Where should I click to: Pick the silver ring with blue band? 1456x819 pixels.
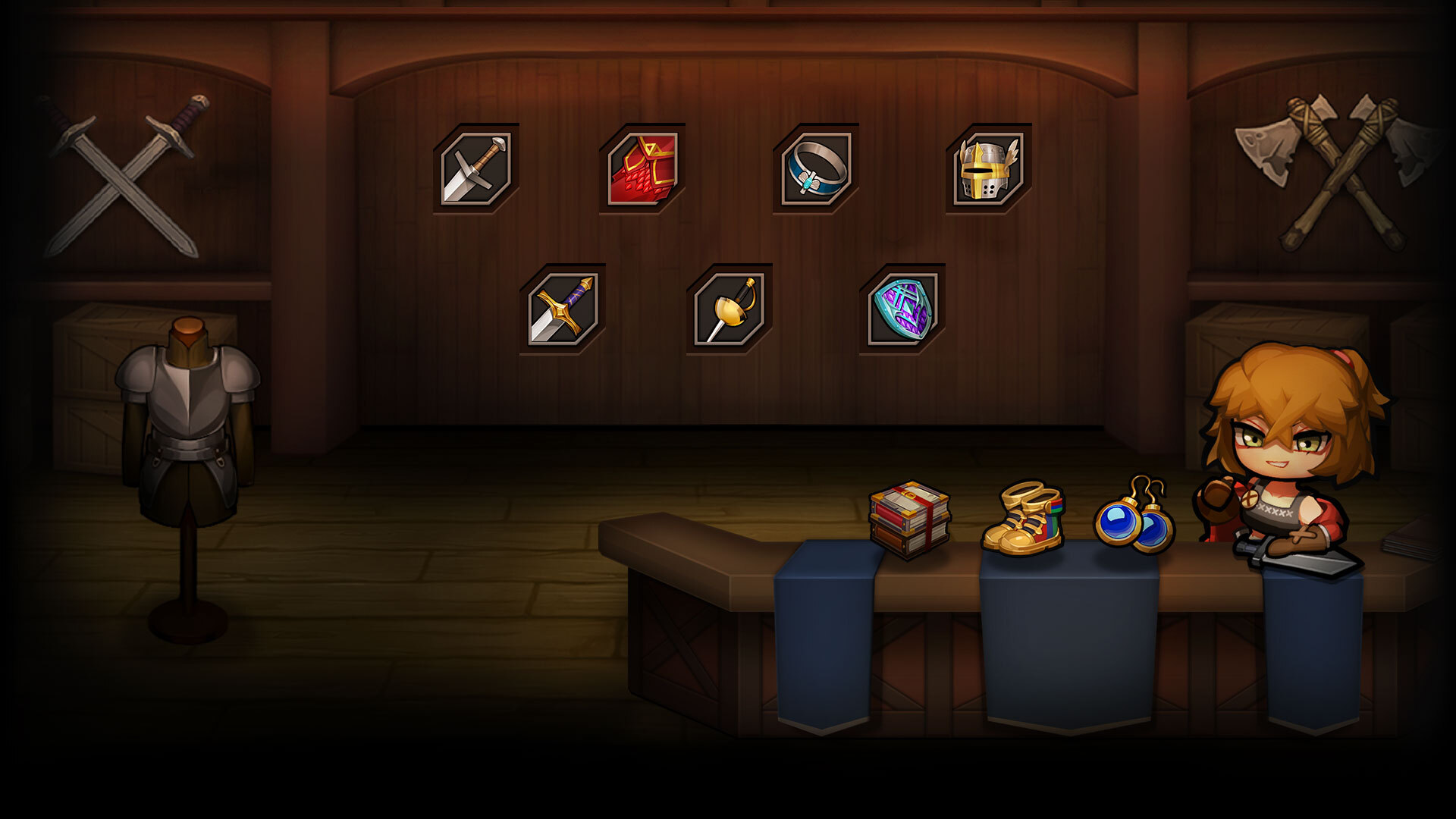(815, 168)
